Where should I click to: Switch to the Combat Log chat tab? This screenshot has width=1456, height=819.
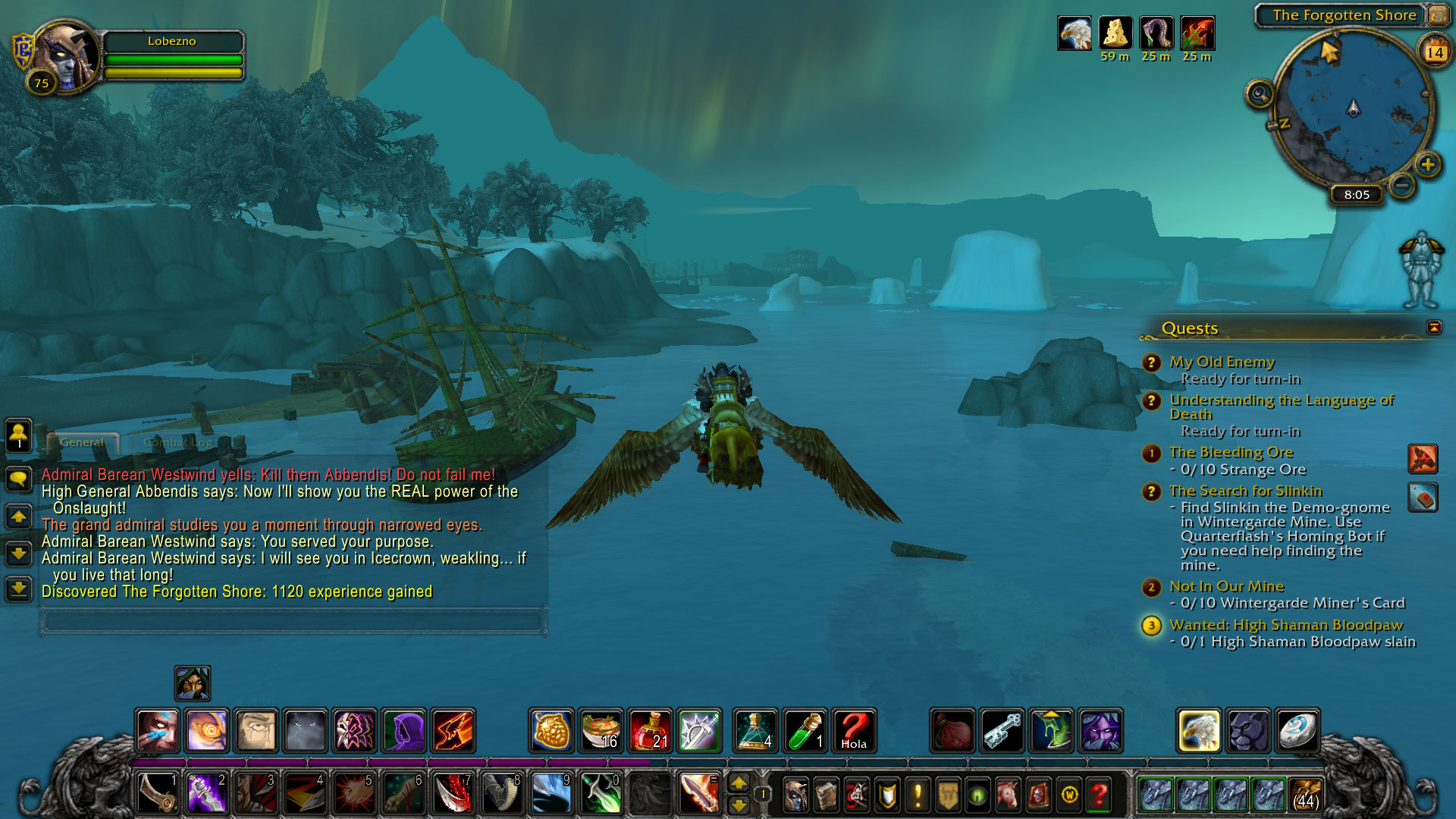tap(177, 442)
